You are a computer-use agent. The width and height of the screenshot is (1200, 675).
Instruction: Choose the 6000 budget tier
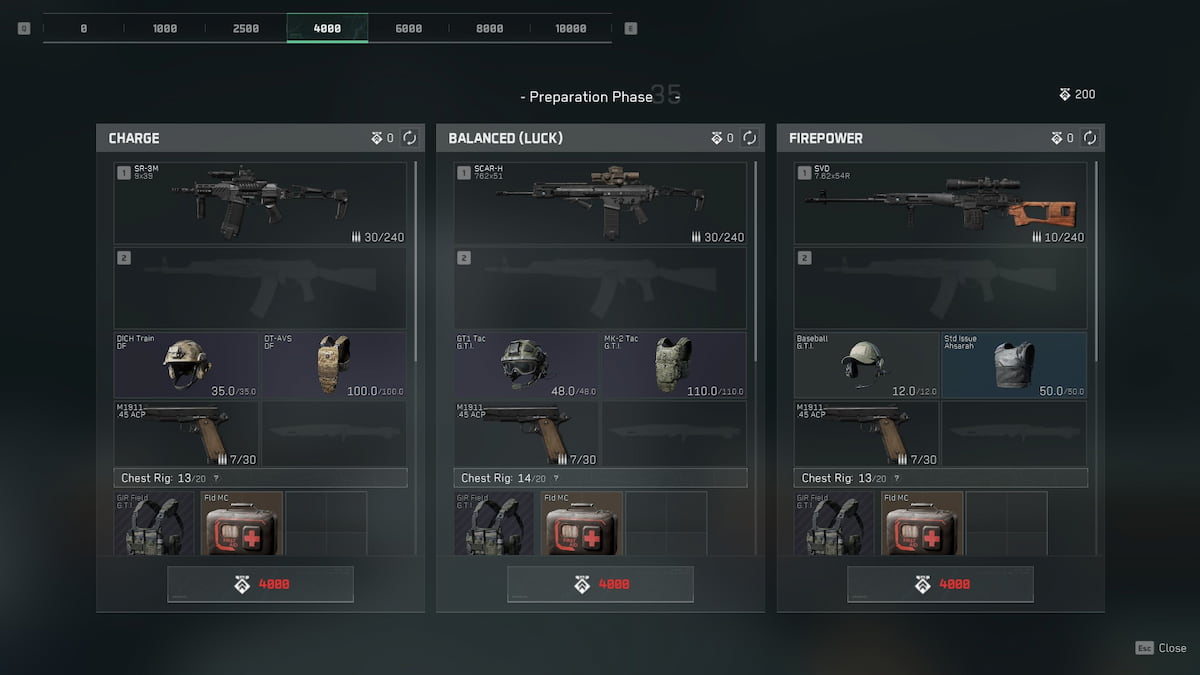click(x=408, y=28)
